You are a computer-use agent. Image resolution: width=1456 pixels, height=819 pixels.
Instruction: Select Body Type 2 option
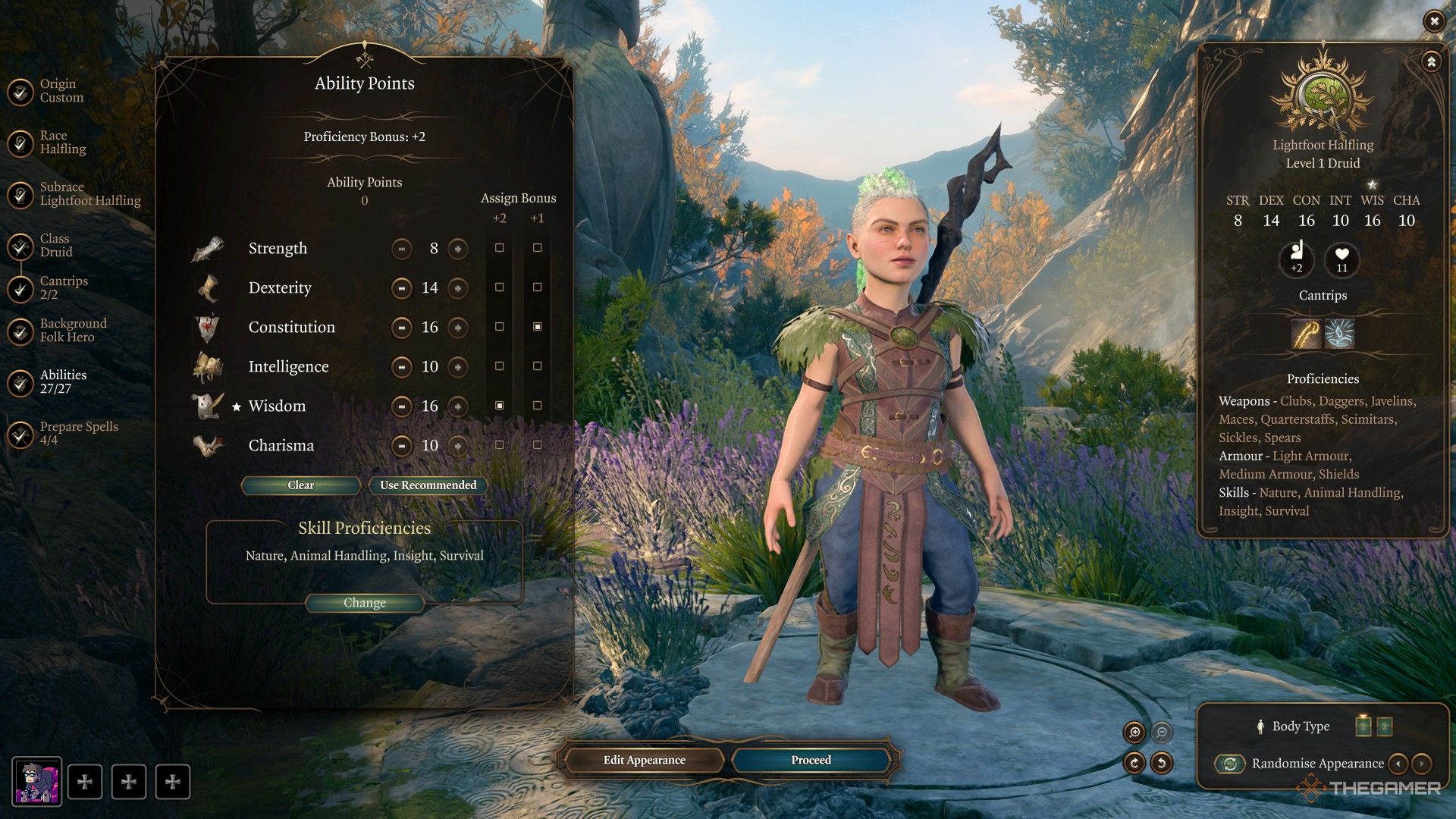1385,726
